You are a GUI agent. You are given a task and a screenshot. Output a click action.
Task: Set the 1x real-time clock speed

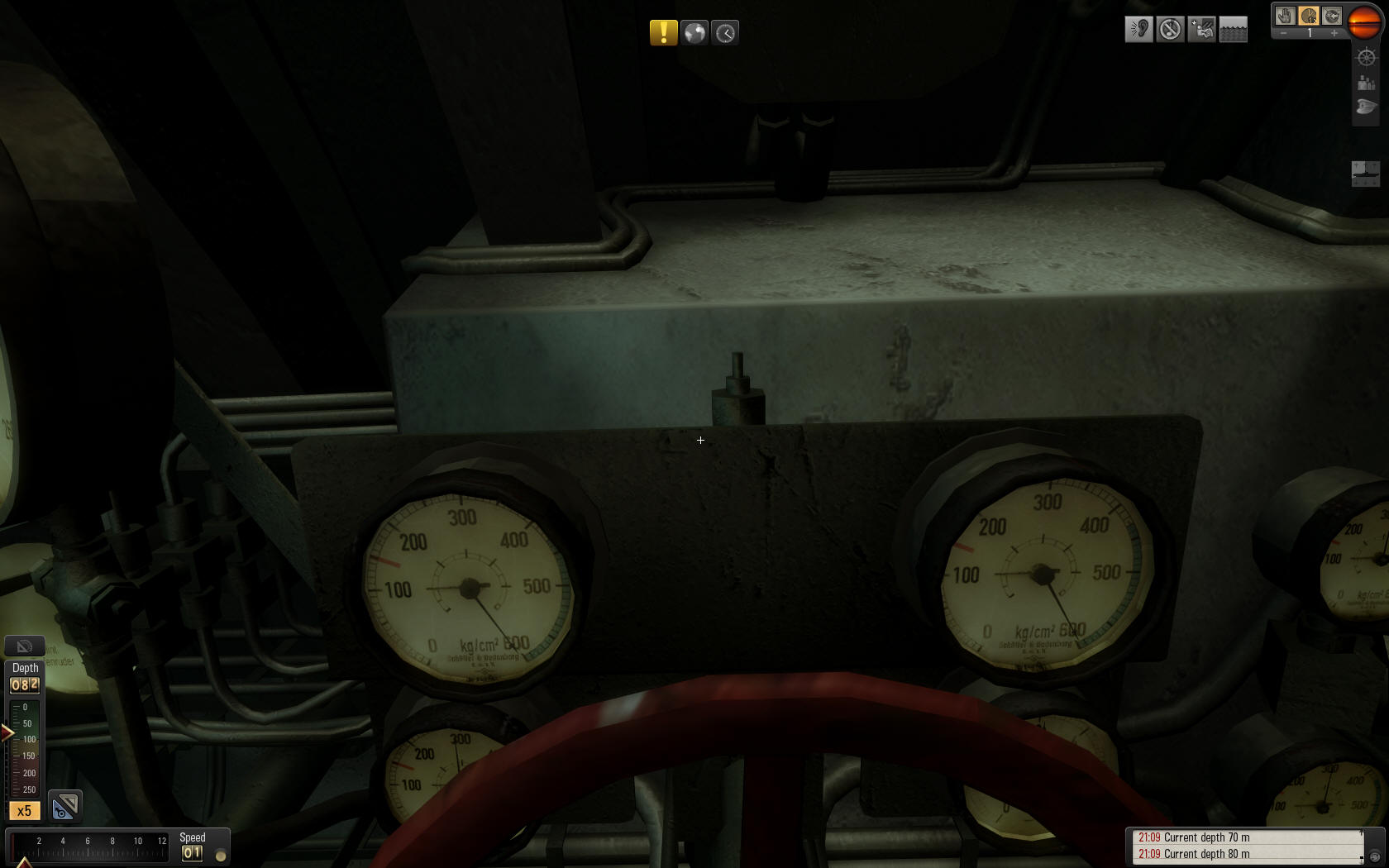pos(1308,16)
